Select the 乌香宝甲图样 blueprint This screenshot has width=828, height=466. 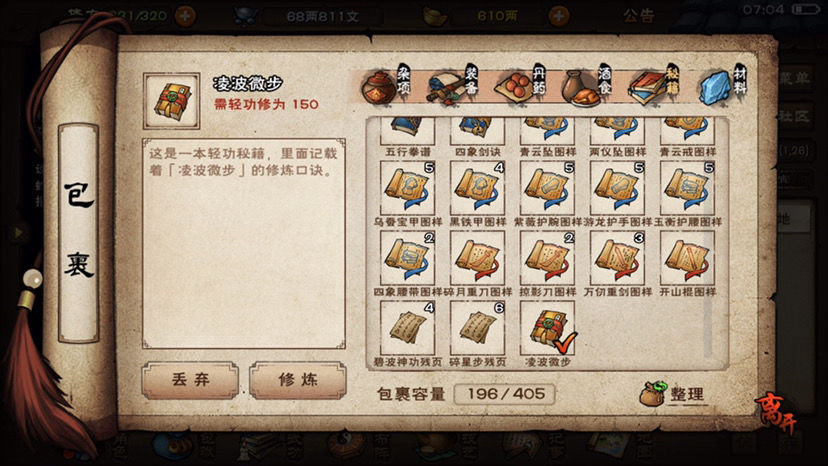point(407,189)
